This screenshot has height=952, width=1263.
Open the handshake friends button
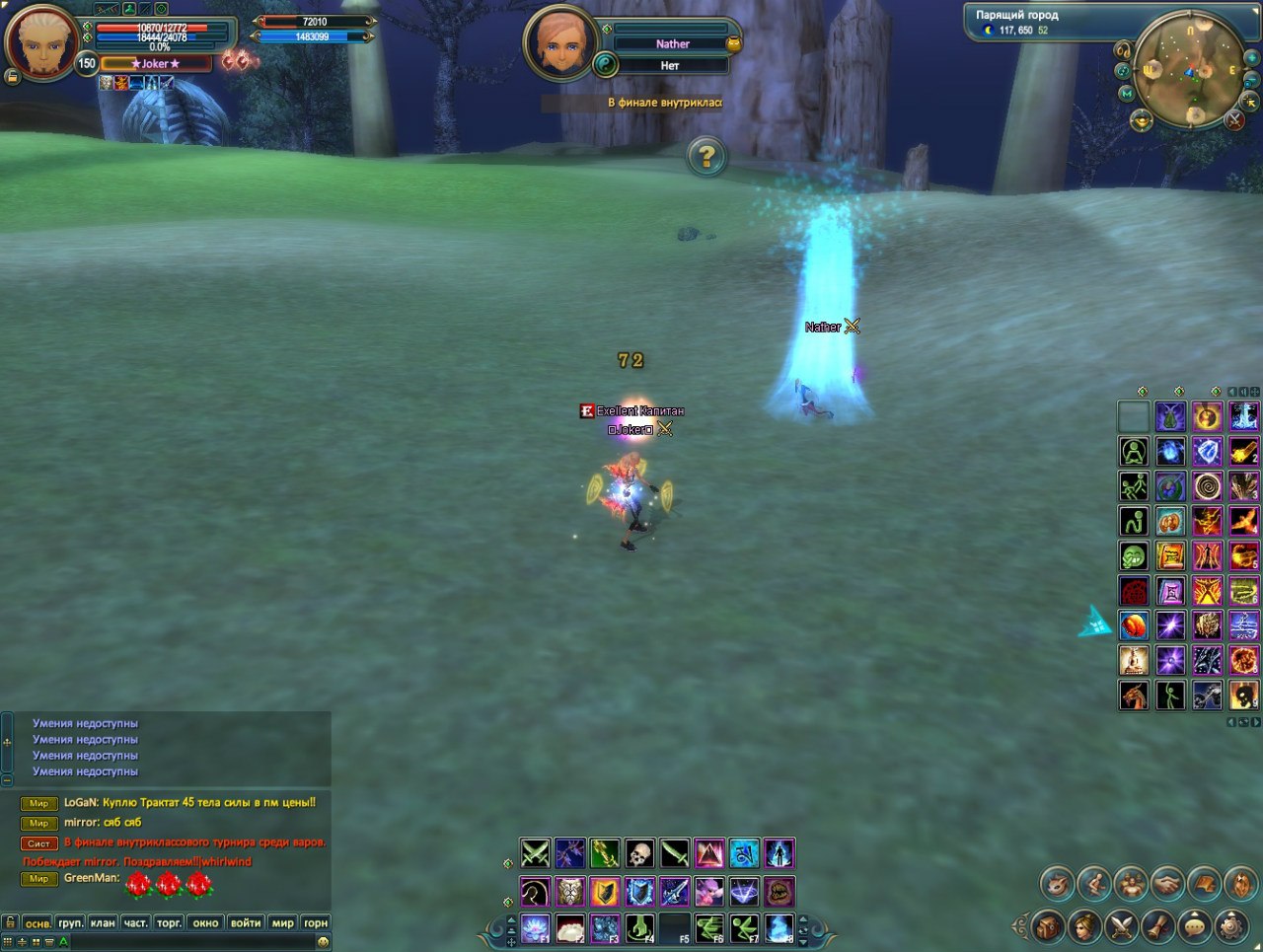pos(1167,883)
